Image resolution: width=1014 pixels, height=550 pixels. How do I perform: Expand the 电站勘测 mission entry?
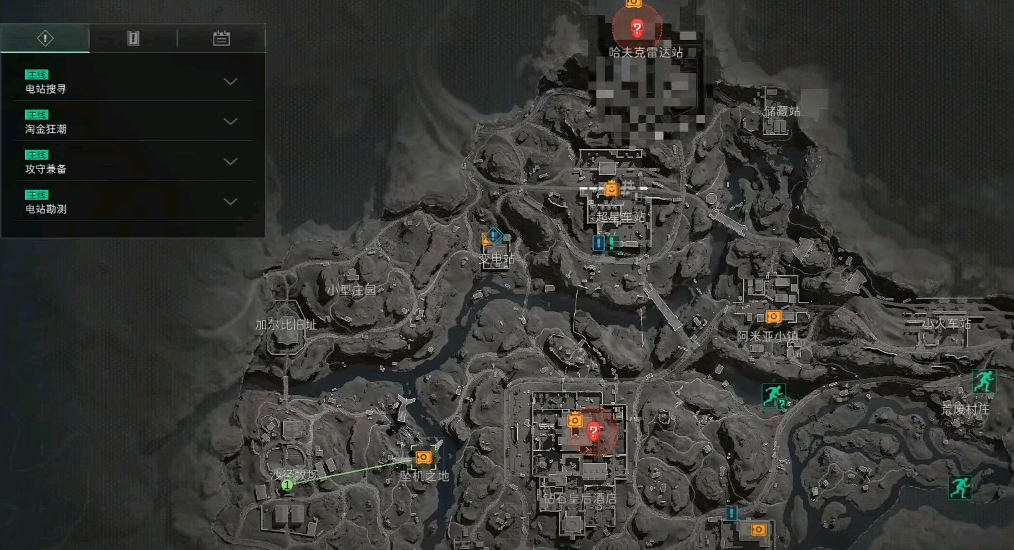pos(230,201)
